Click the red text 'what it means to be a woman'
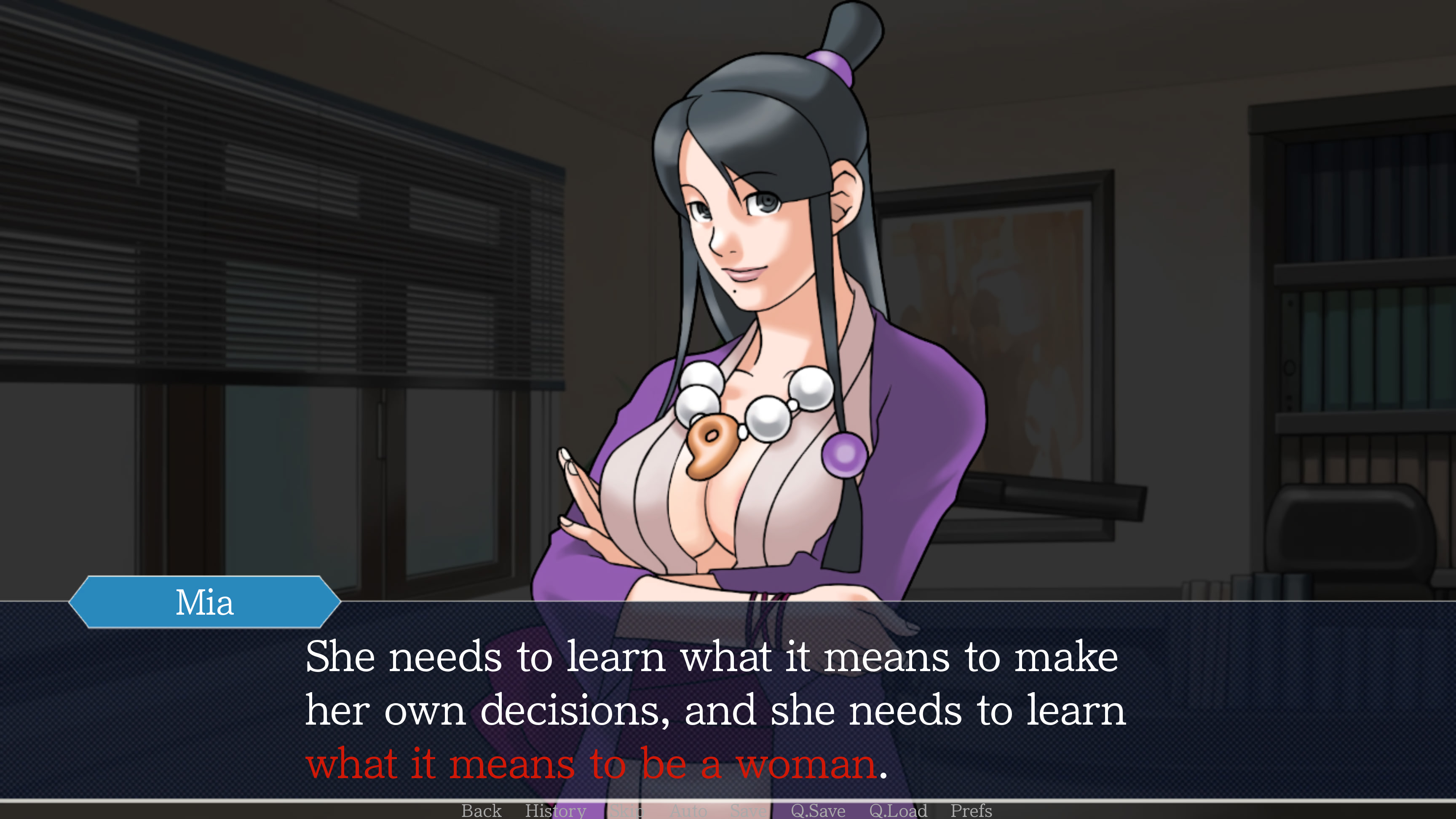The width and height of the screenshot is (1456, 819). tap(594, 765)
